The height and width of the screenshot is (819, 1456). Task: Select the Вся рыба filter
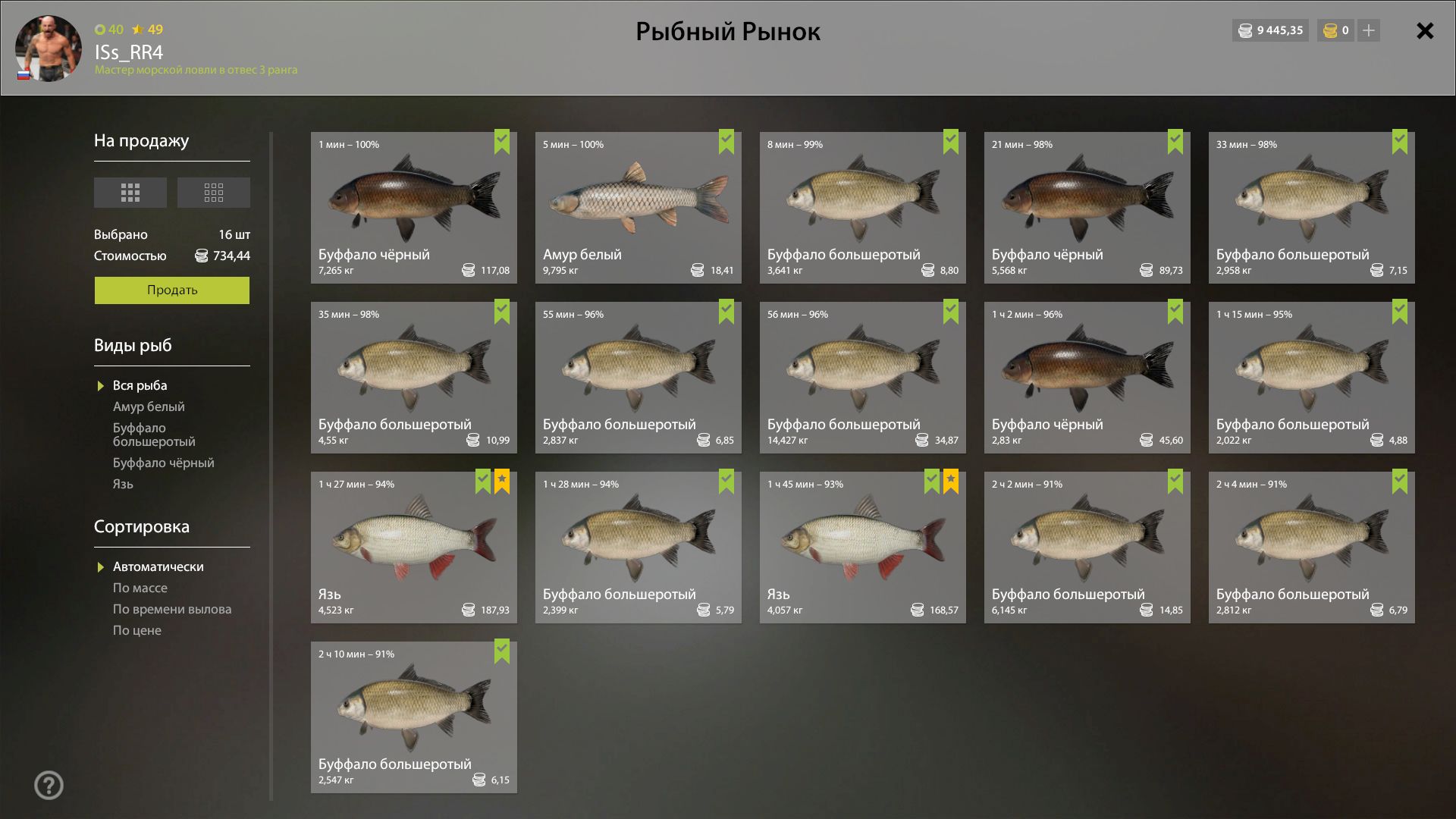click(x=140, y=386)
